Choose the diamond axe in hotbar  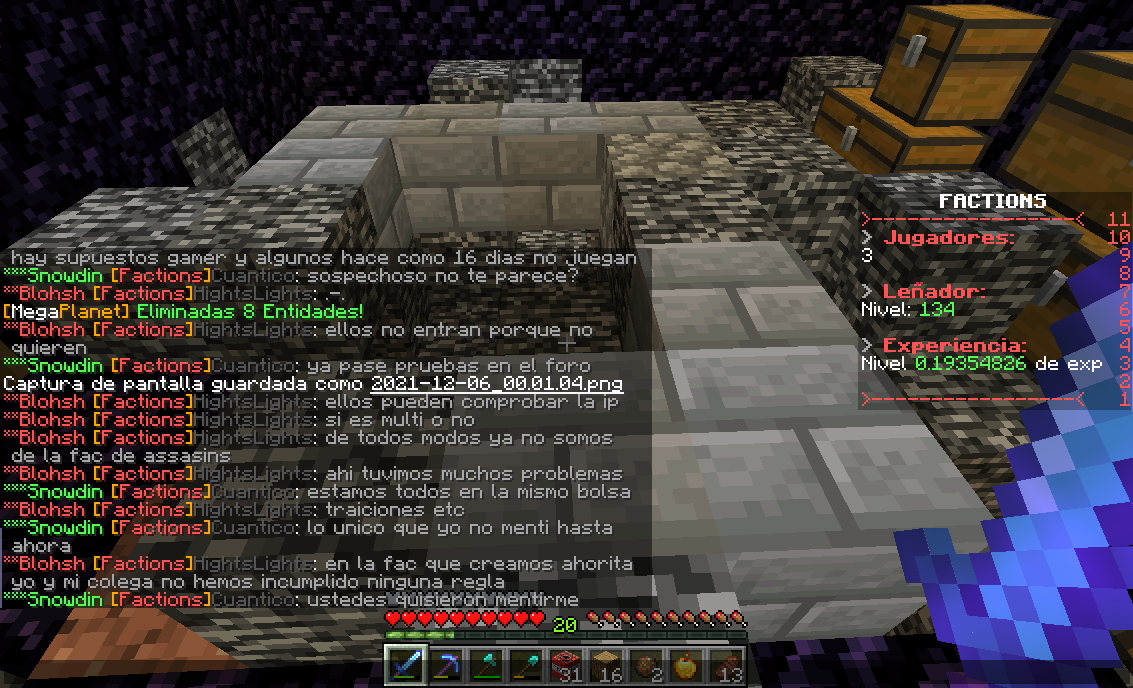point(486,666)
